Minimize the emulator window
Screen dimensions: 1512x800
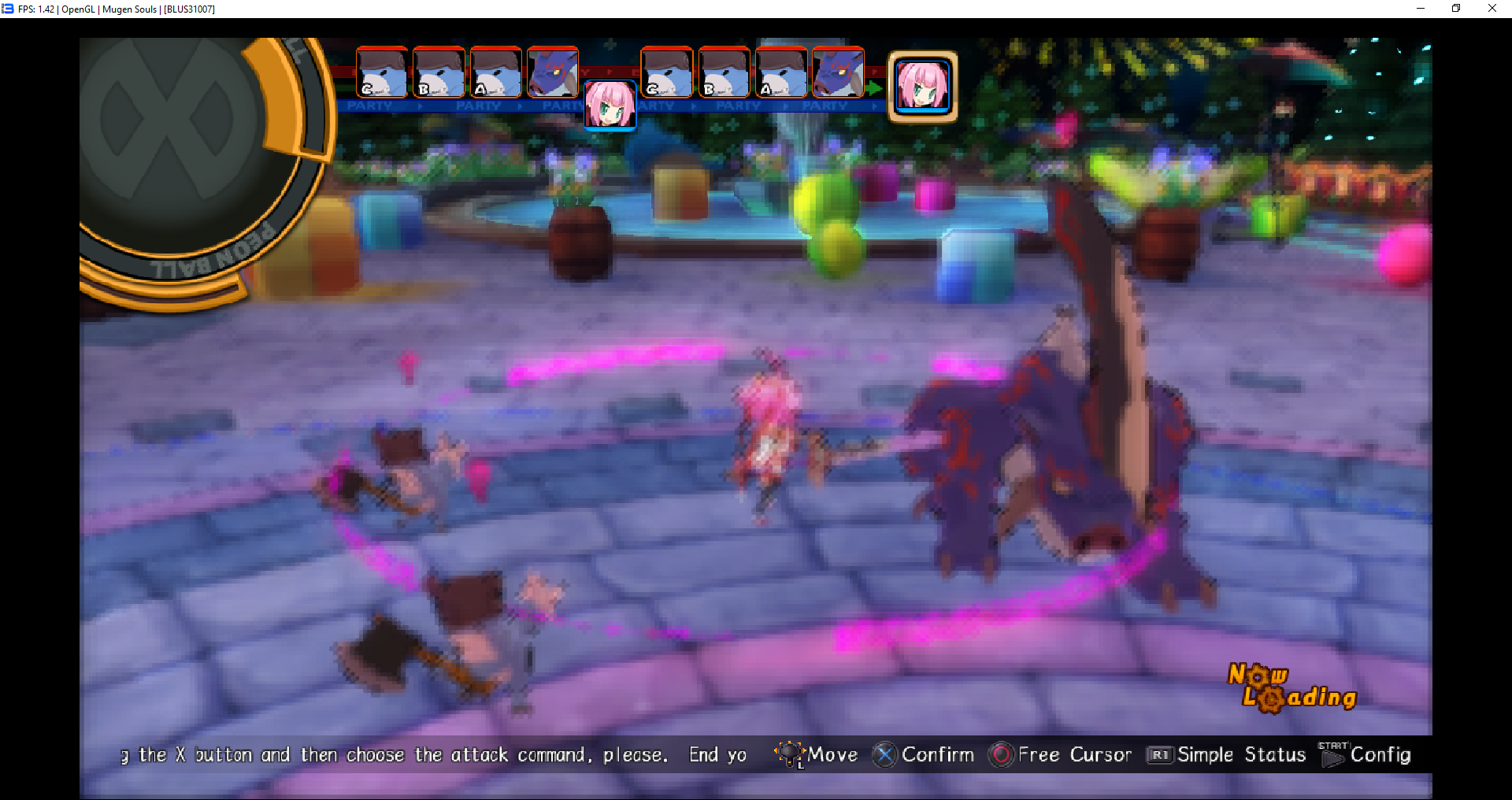click(x=1421, y=9)
